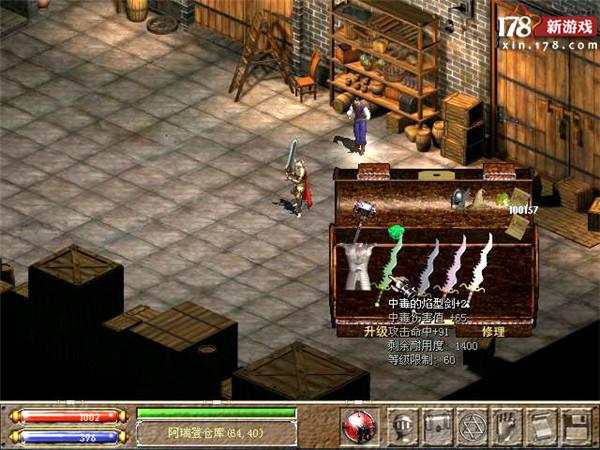Activate the red round skill icon
The image size is (600, 450).
pyautogui.click(x=358, y=425)
